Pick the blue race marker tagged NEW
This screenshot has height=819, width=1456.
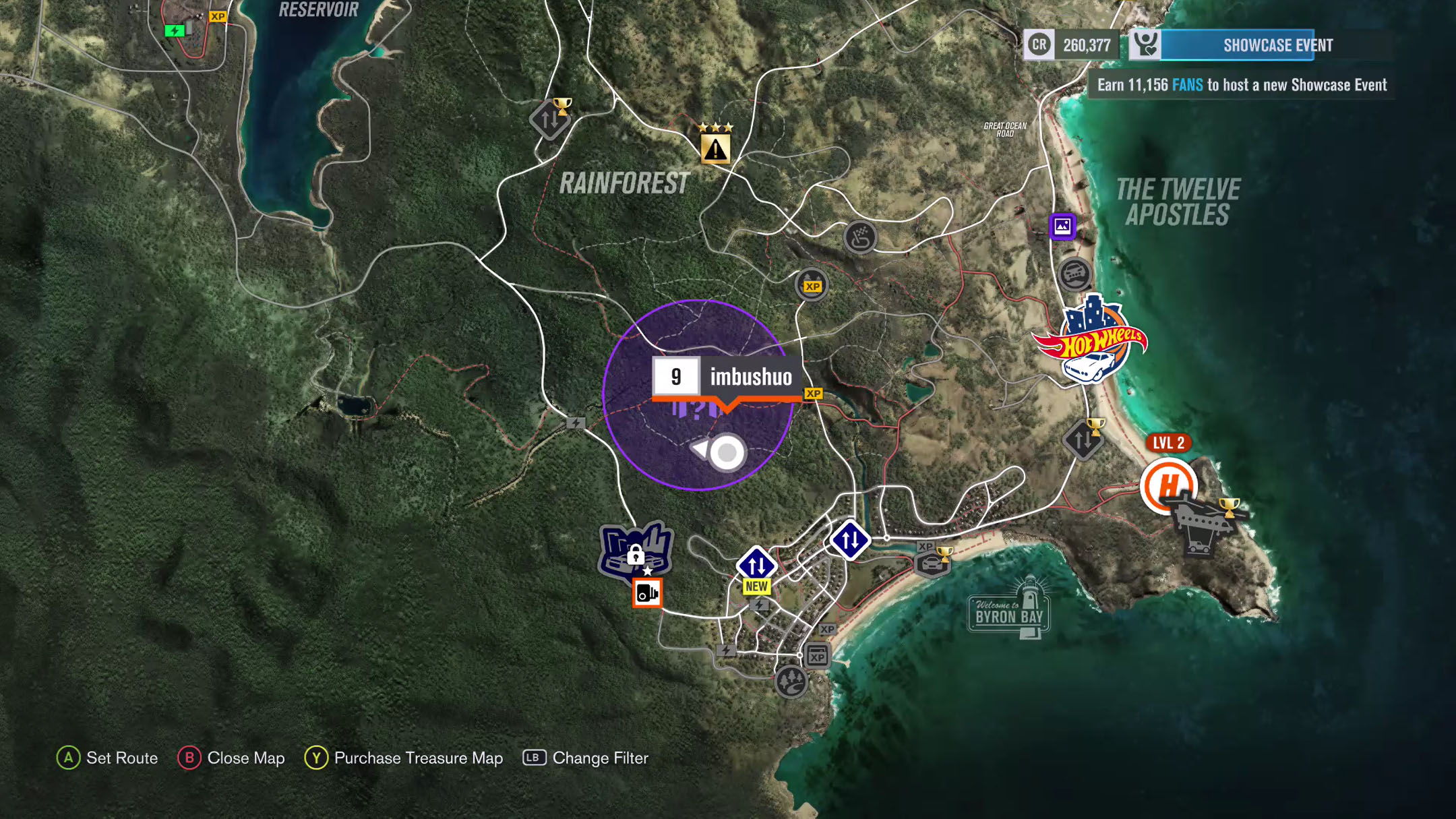[756, 565]
